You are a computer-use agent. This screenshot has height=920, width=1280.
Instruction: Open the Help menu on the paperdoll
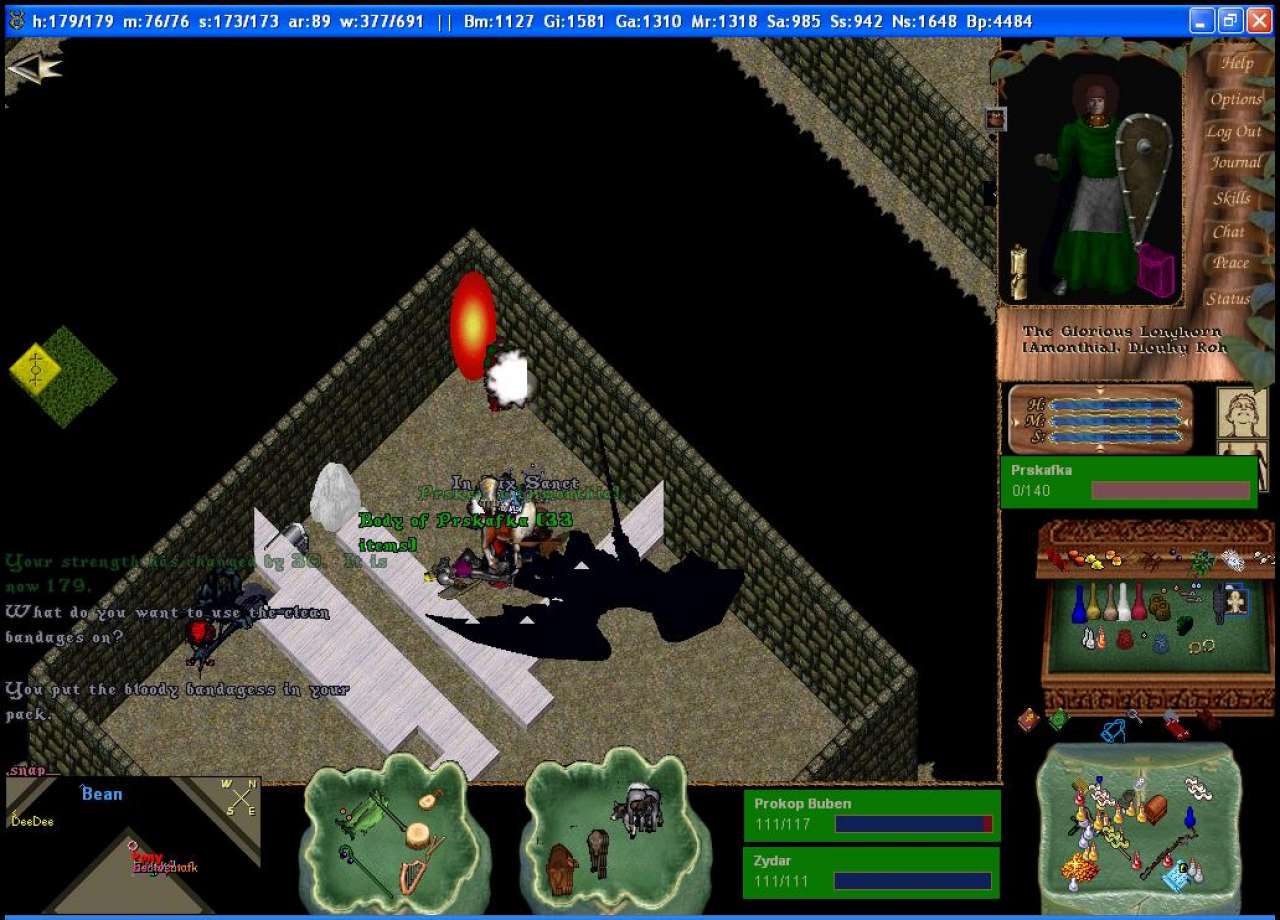(1237, 63)
